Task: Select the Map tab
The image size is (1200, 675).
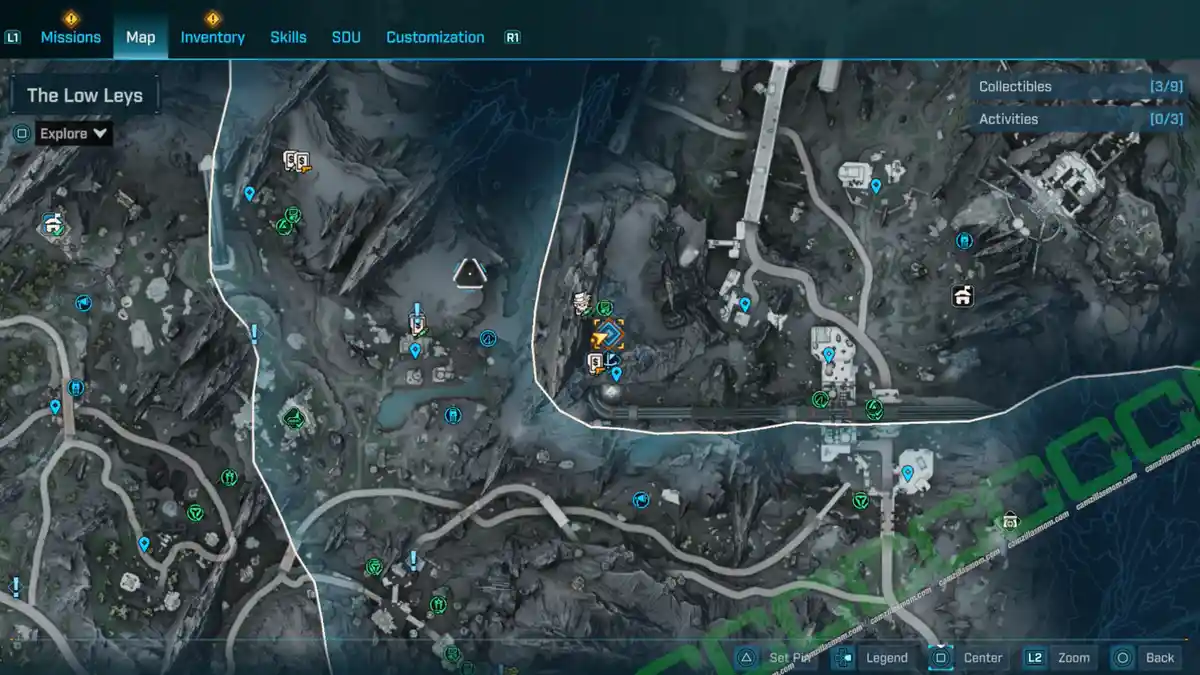Action: coord(140,37)
